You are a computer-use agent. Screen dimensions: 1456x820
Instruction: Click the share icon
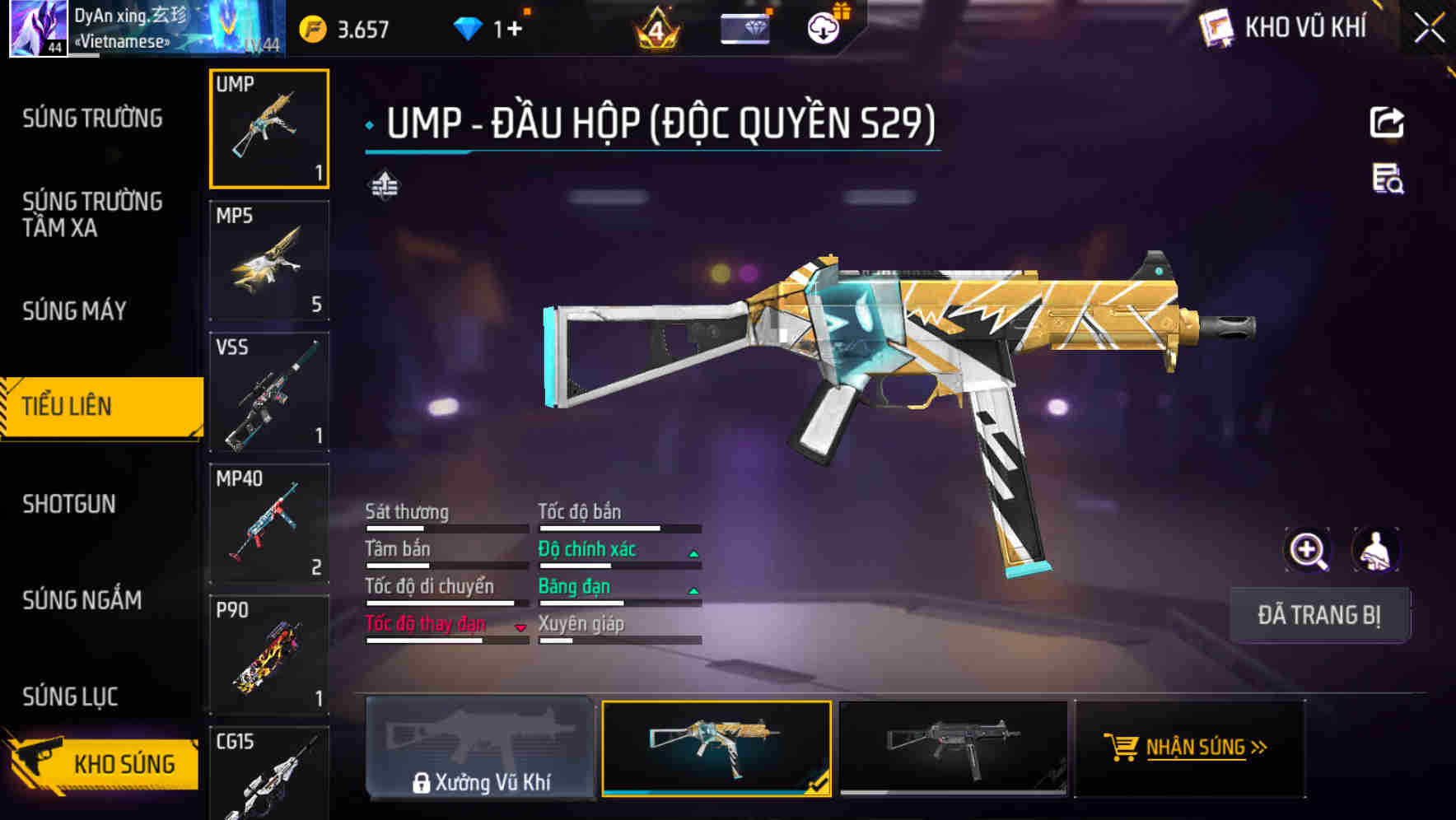pyautogui.click(x=1387, y=123)
